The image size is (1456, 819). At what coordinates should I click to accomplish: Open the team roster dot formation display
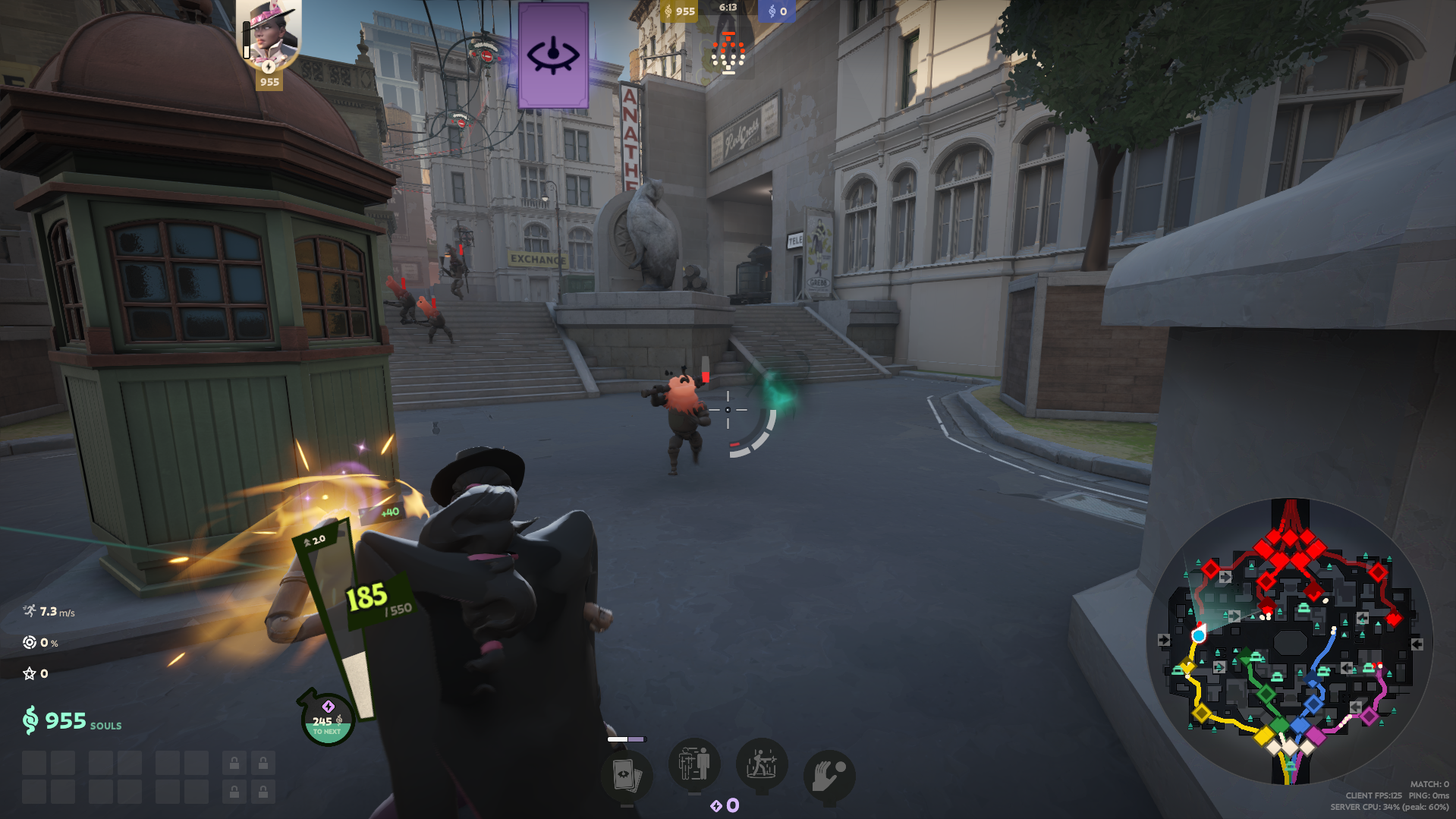729,53
